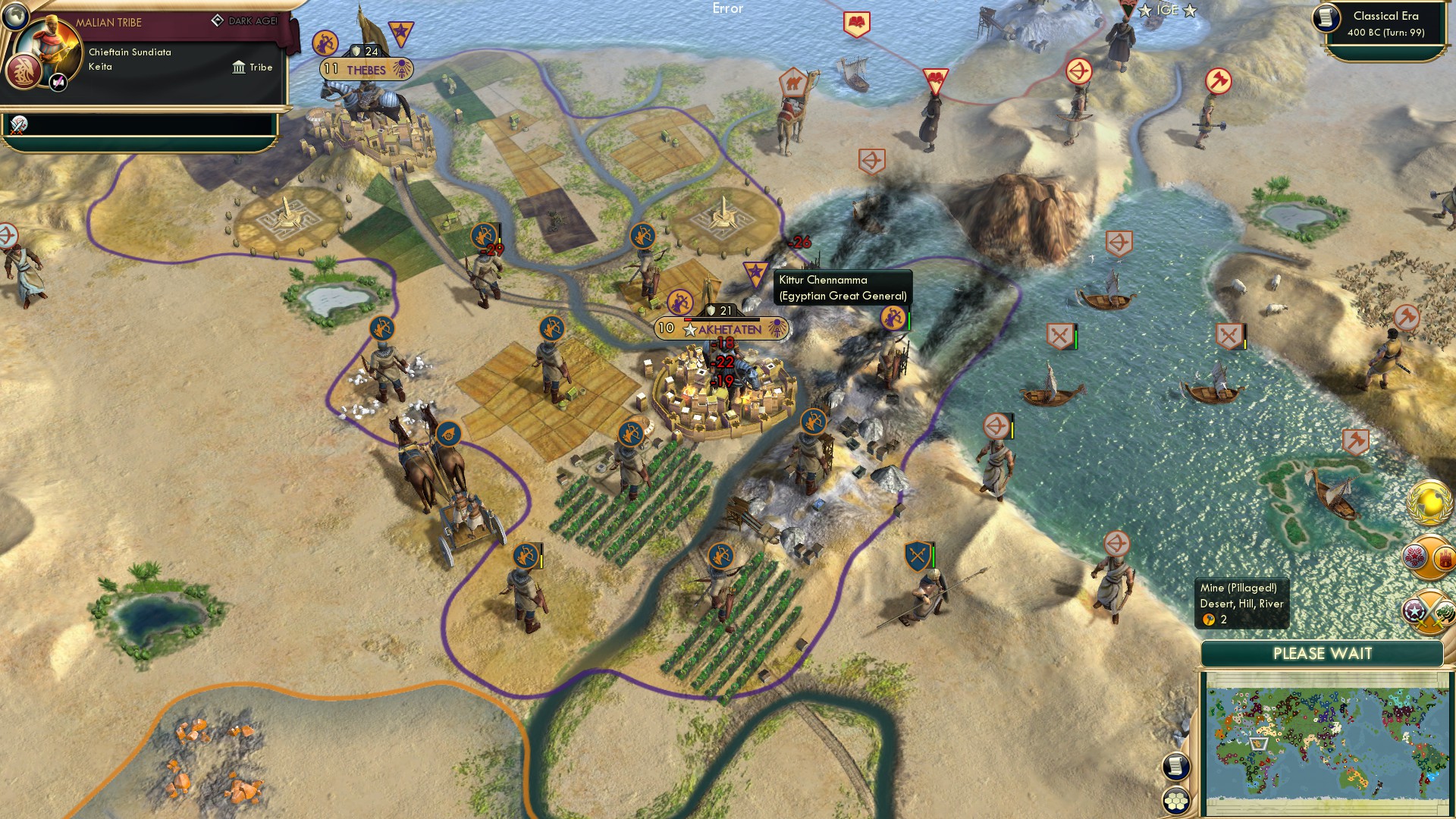The image size is (1456, 819).
Task: Open the notification log scroll beside the minimap
Action: (1176, 766)
